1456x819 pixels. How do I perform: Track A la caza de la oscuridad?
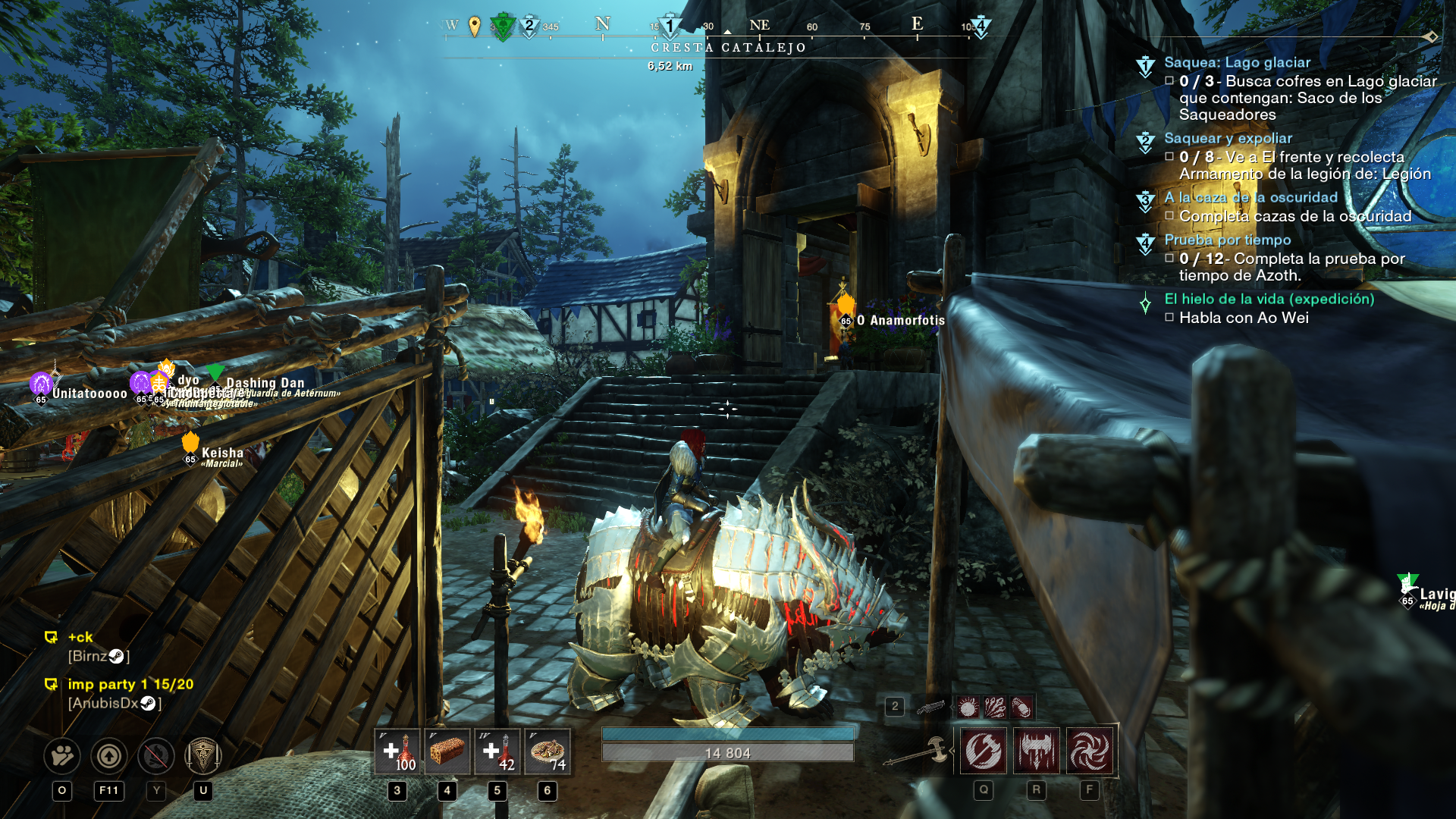(1250, 198)
